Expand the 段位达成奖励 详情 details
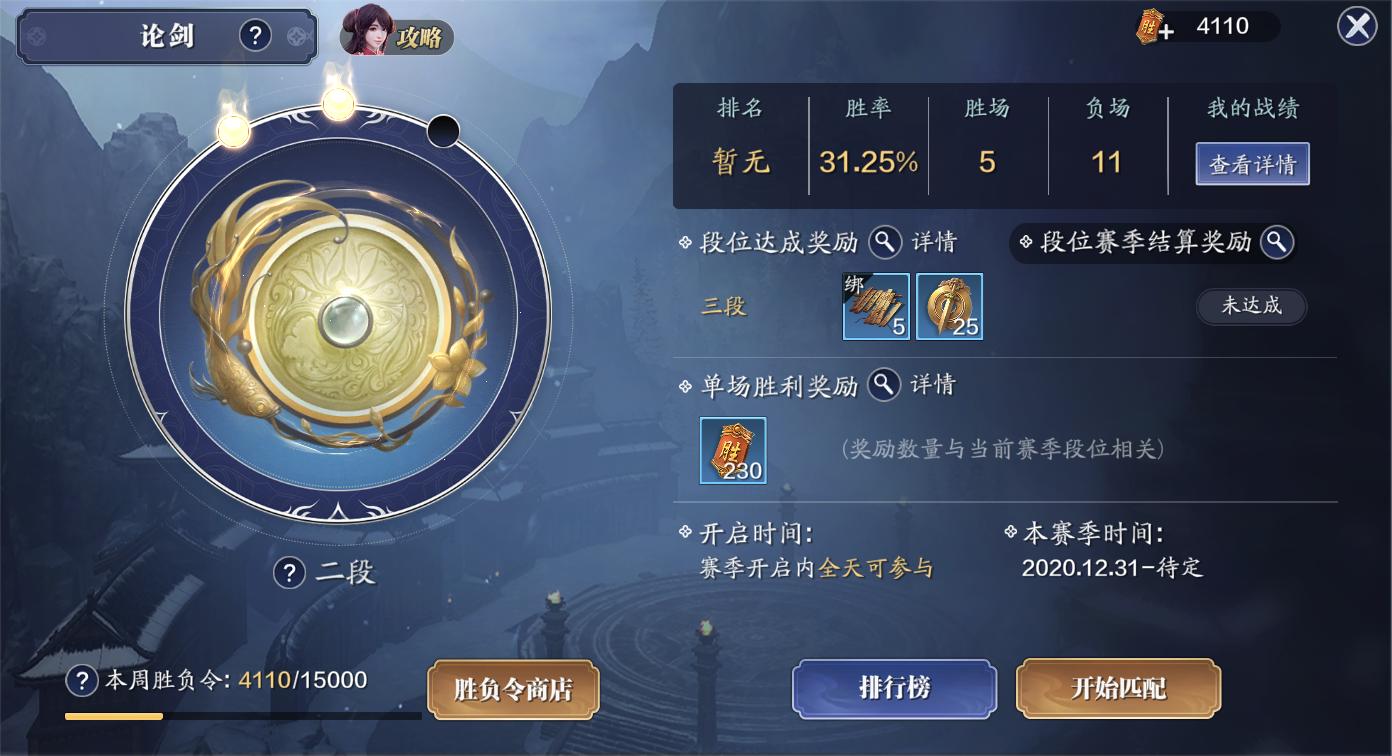Image resolution: width=1392 pixels, height=756 pixels. click(931, 242)
